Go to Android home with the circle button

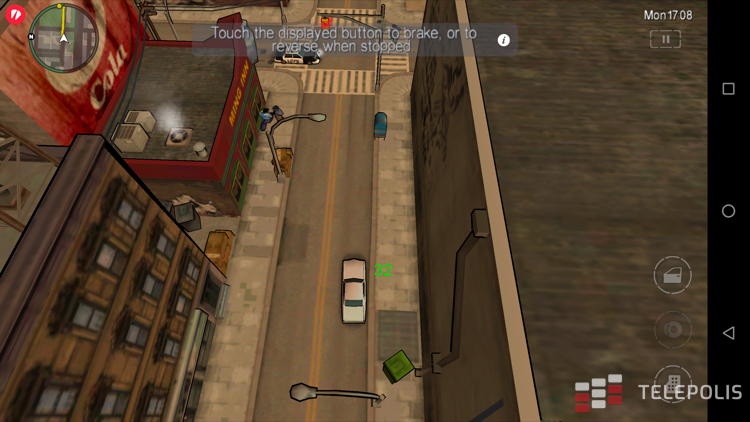click(x=728, y=211)
